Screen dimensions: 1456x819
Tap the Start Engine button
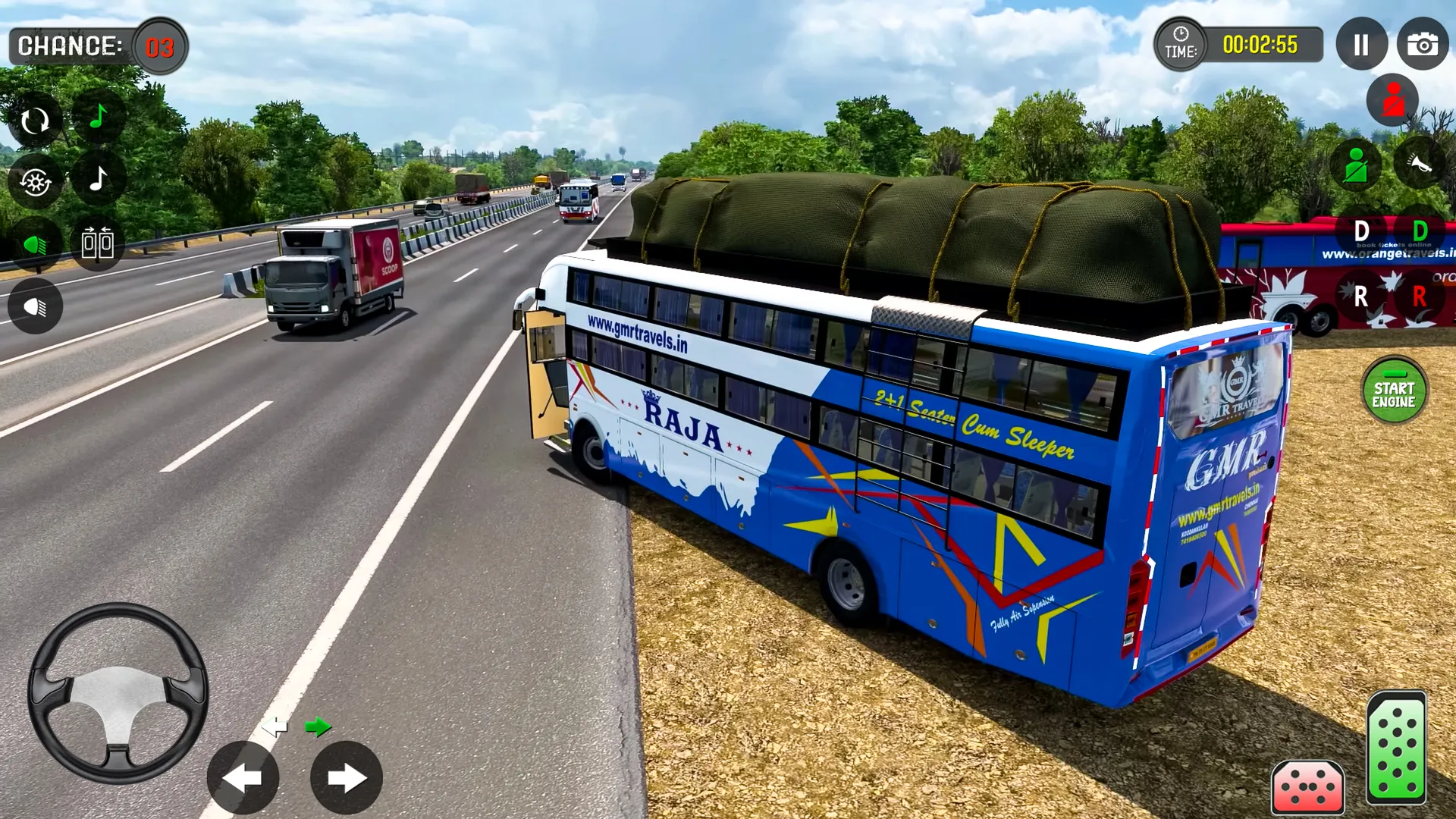click(1397, 390)
